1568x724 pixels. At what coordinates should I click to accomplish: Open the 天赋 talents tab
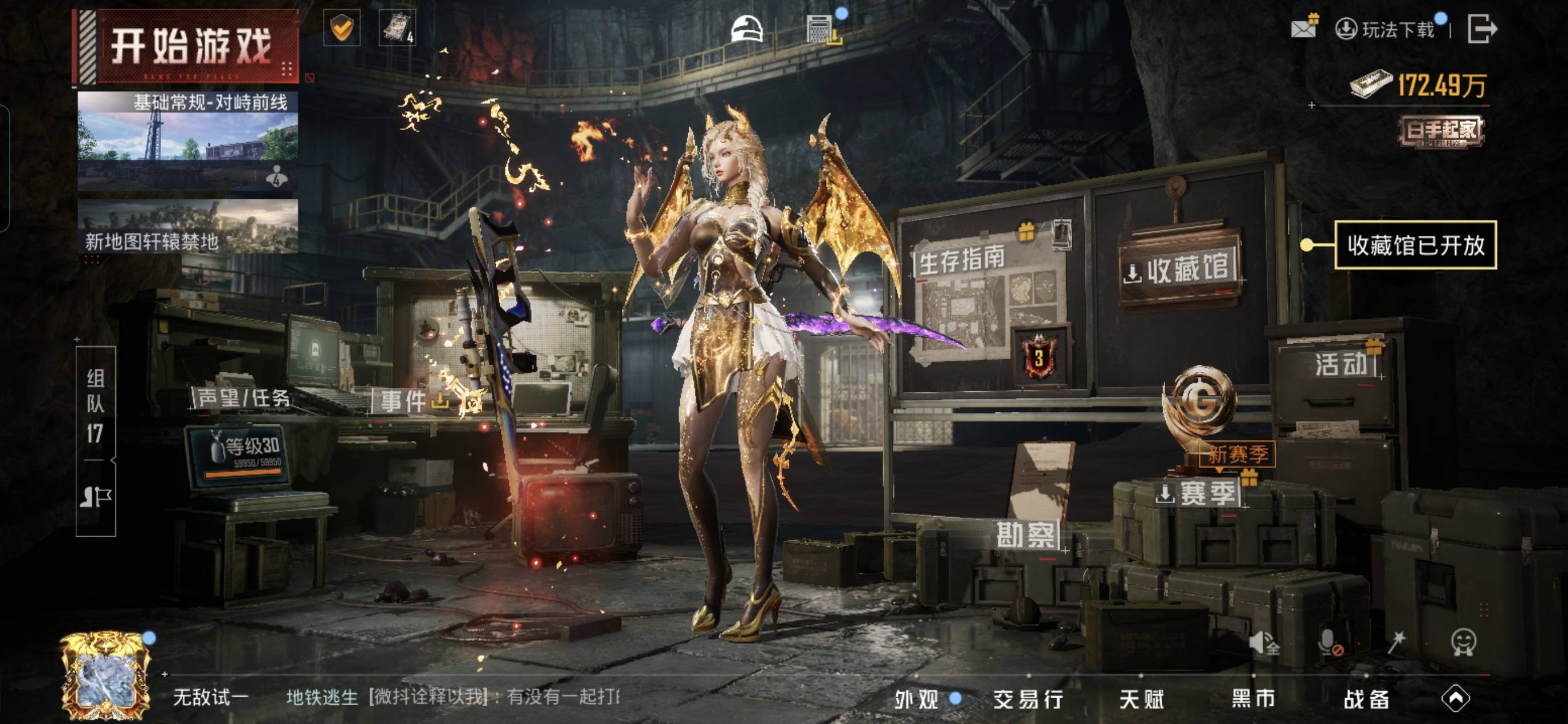point(1141,699)
